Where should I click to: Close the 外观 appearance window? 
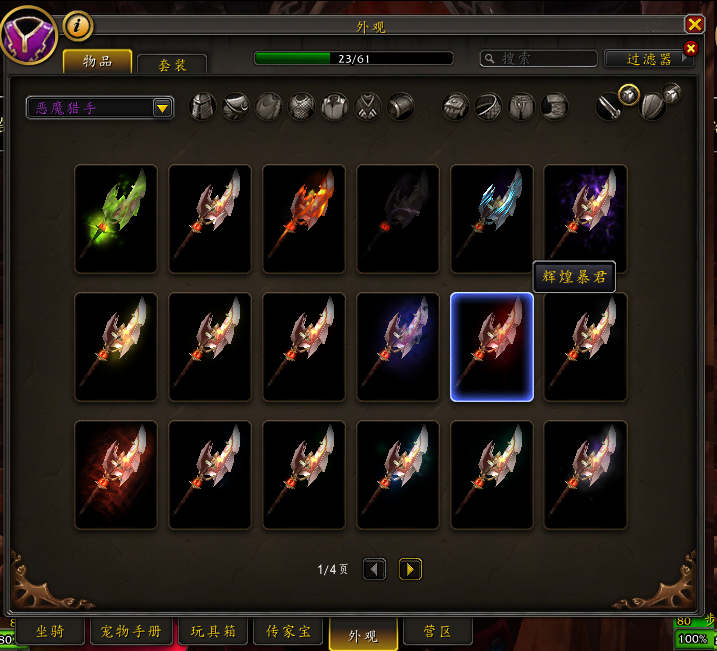pyautogui.click(x=694, y=24)
